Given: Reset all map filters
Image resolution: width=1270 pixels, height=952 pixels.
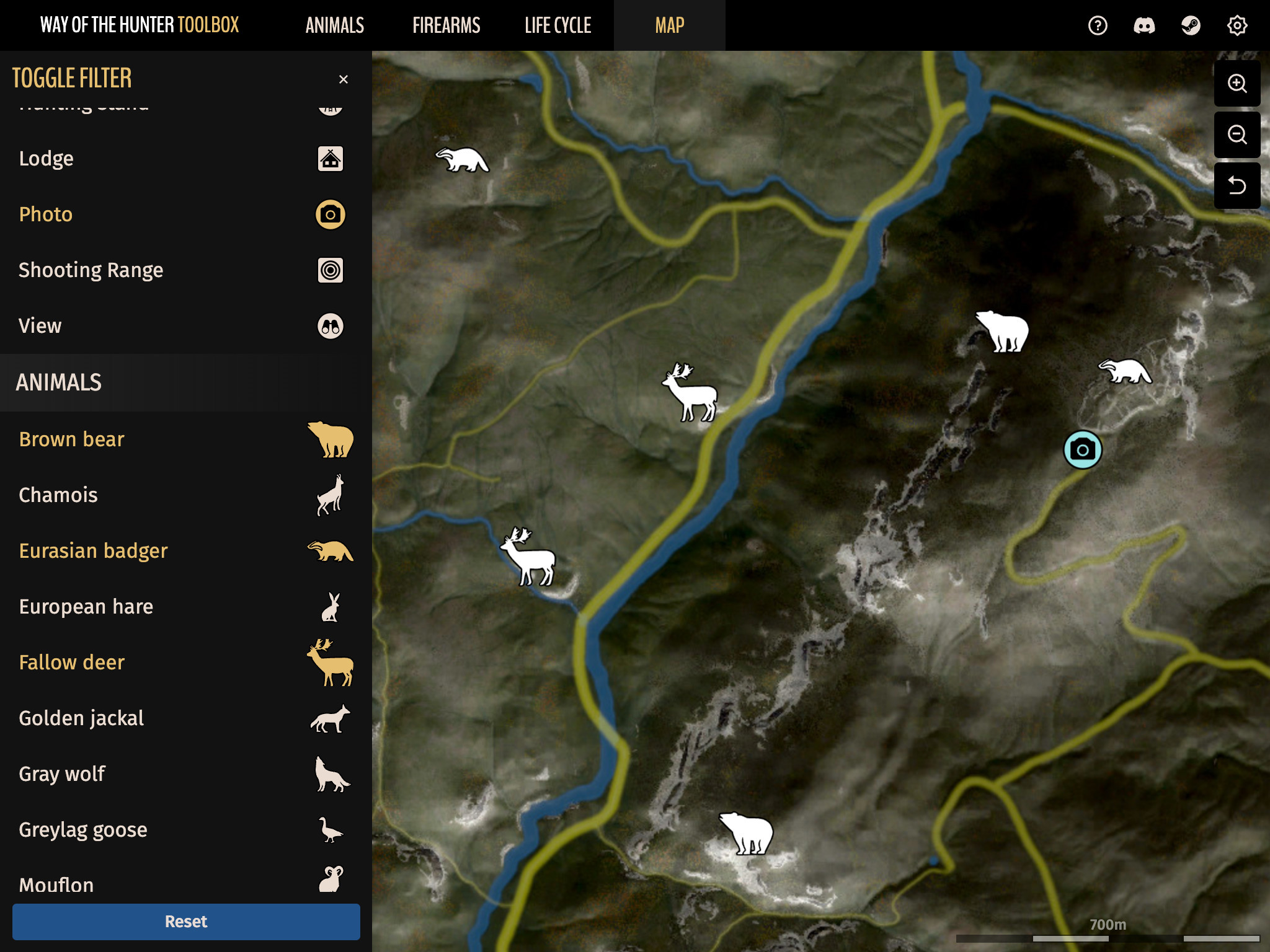Looking at the screenshot, I should pyautogui.click(x=186, y=922).
